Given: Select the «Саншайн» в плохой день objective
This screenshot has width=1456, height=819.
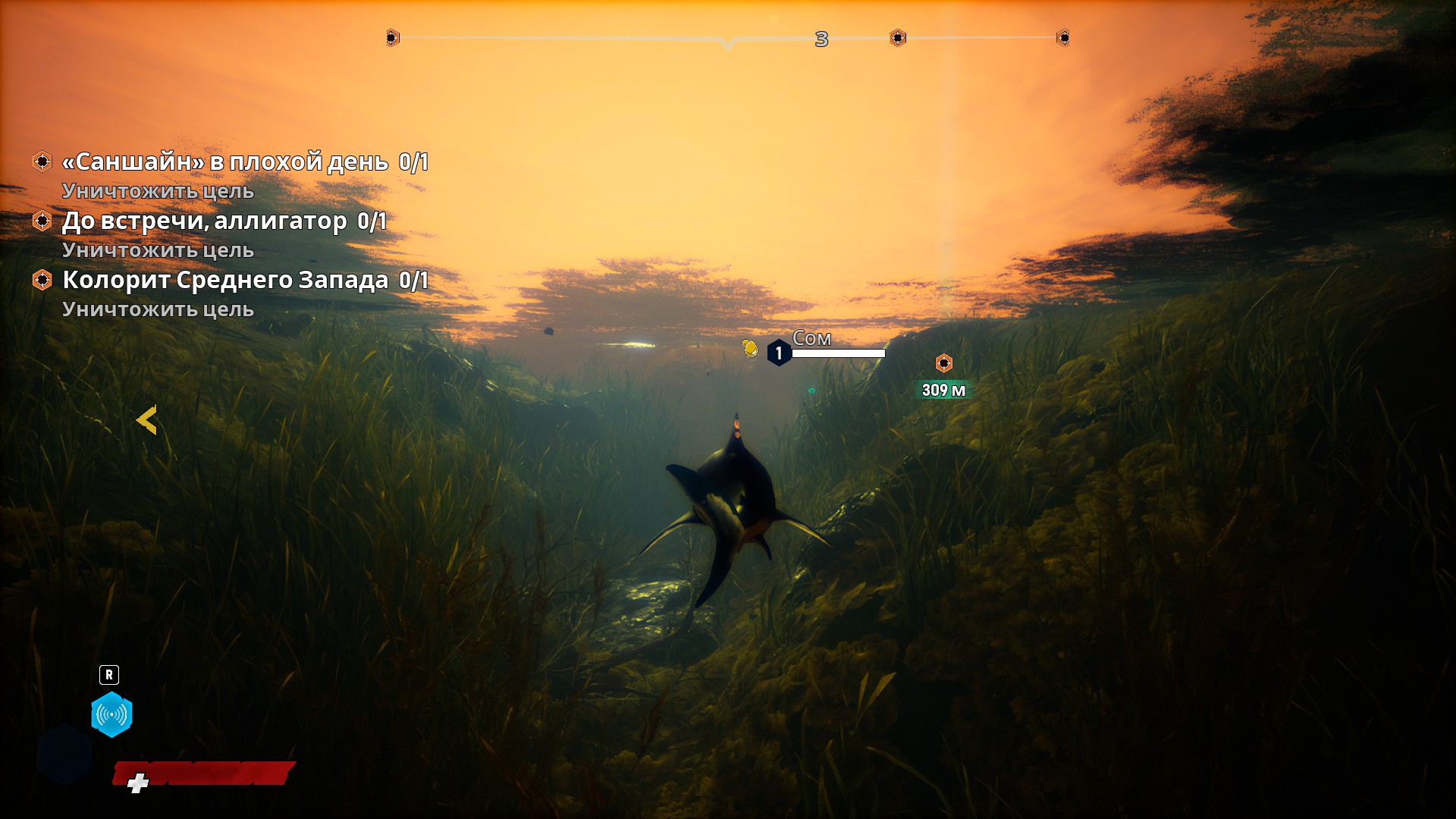Looking at the screenshot, I should [x=225, y=162].
